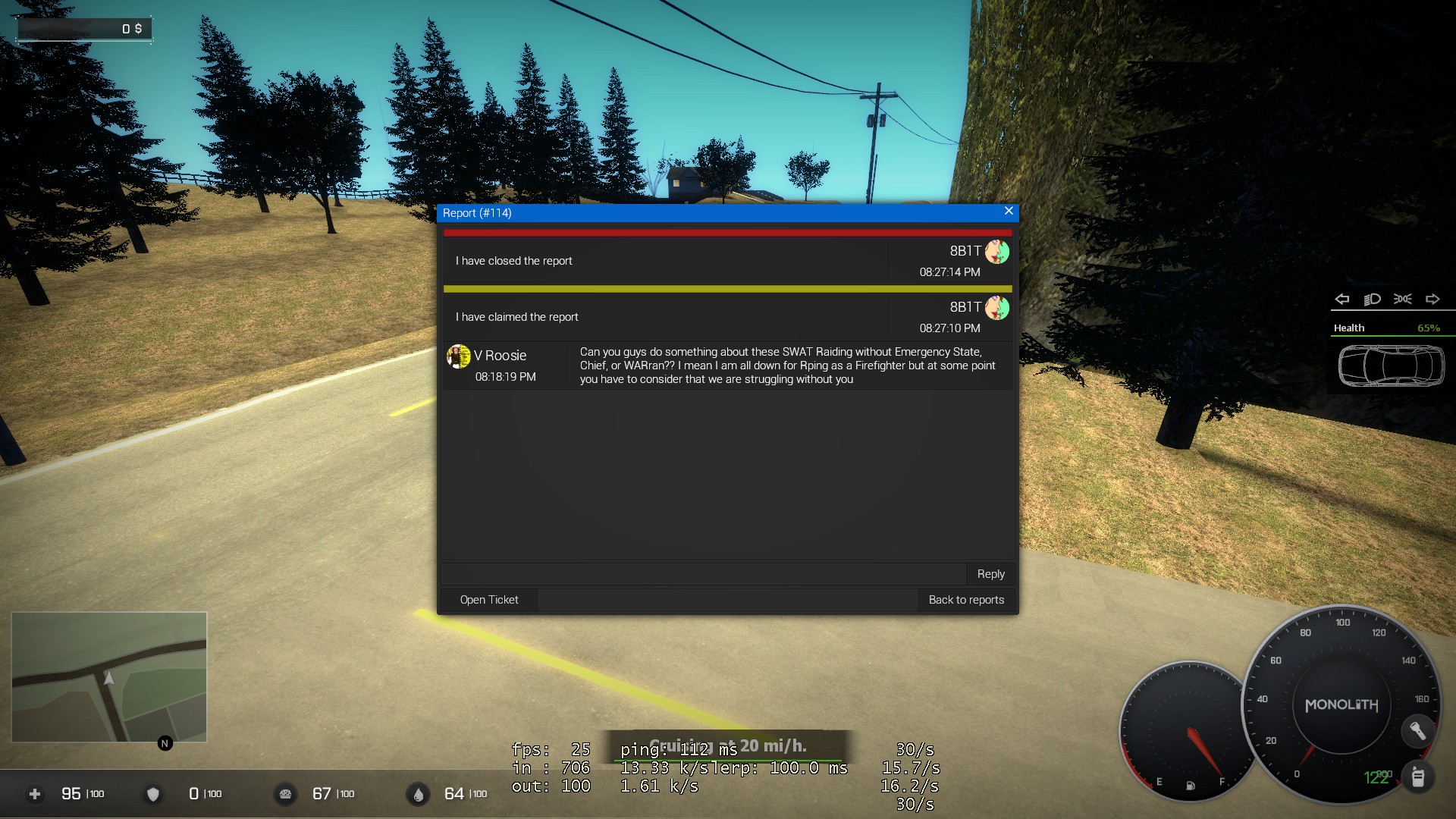Click the Open Ticket button
This screenshot has width=1456, height=819.
coord(489,600)
